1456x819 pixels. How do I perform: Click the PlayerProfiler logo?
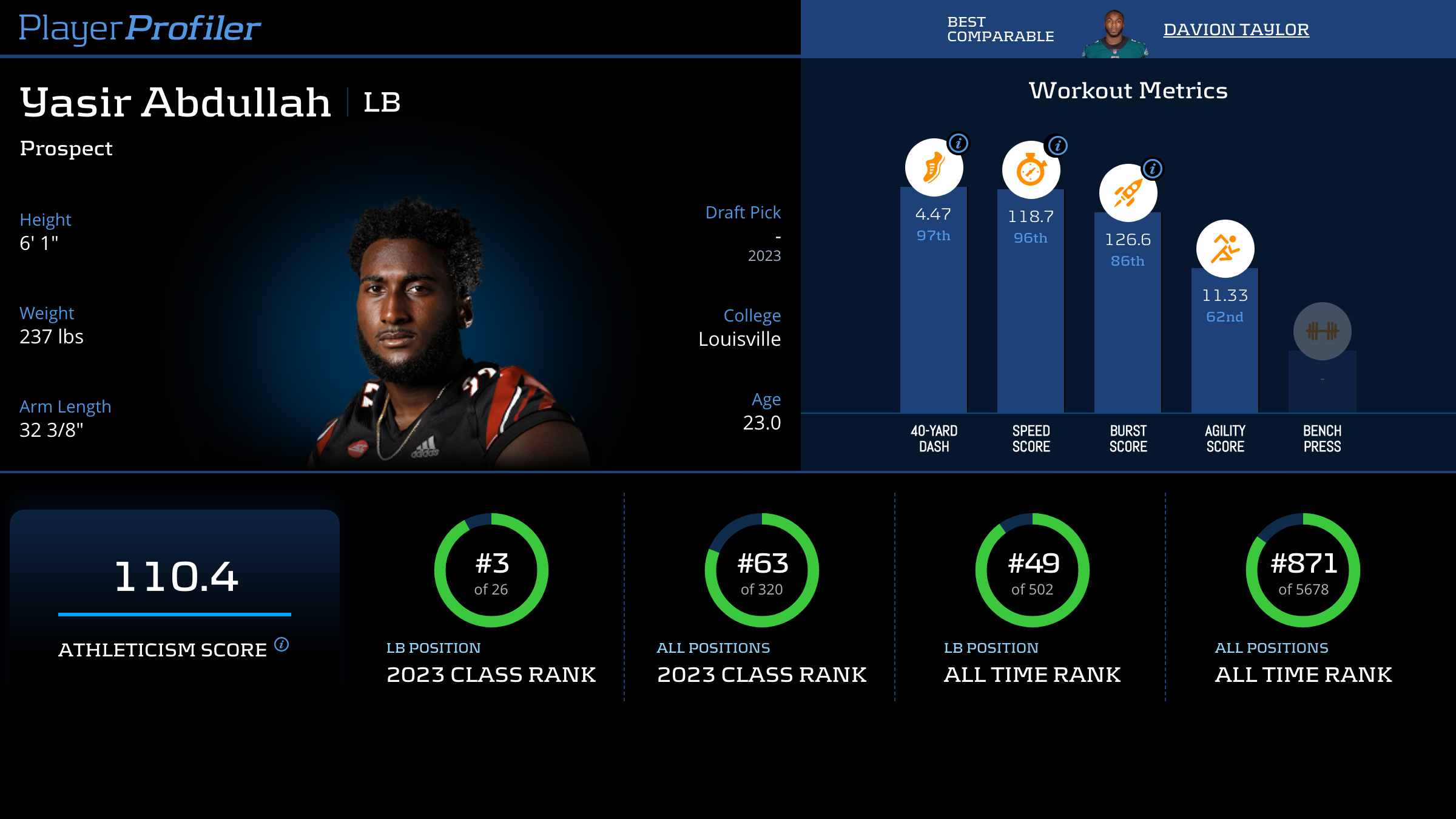click(140, 28)
